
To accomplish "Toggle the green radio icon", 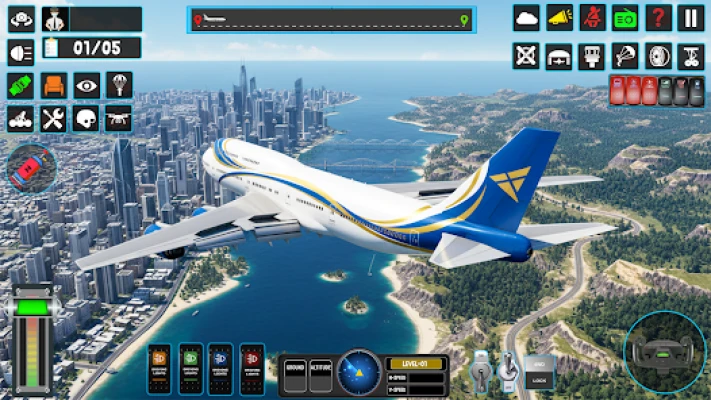I will click(x=625, y=18).
